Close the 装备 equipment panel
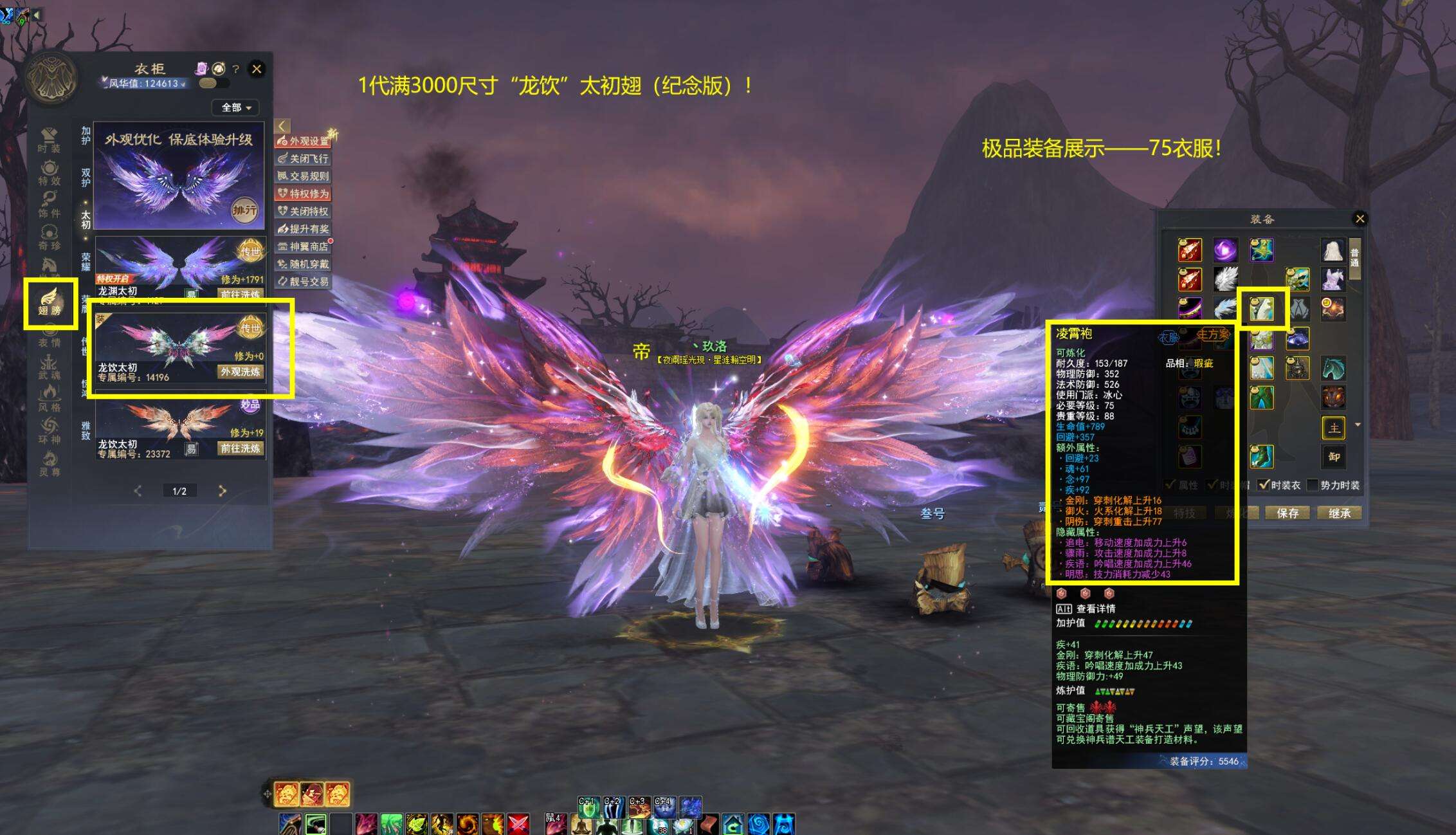 1360,219
